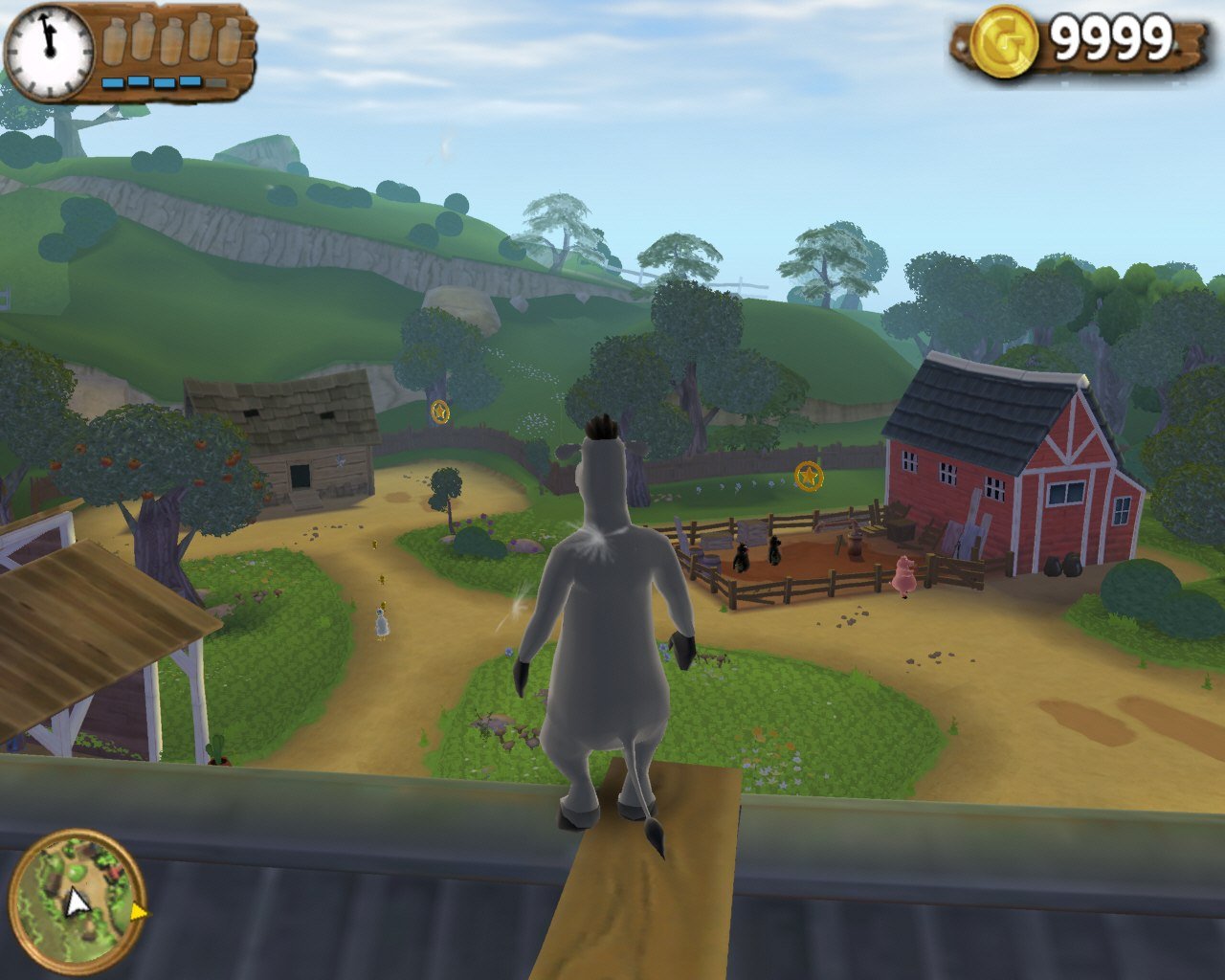The width and height of the screenshot is (1225, 980).
Task: Collect the star token by the barn pen
Action: tap(807, 476)
